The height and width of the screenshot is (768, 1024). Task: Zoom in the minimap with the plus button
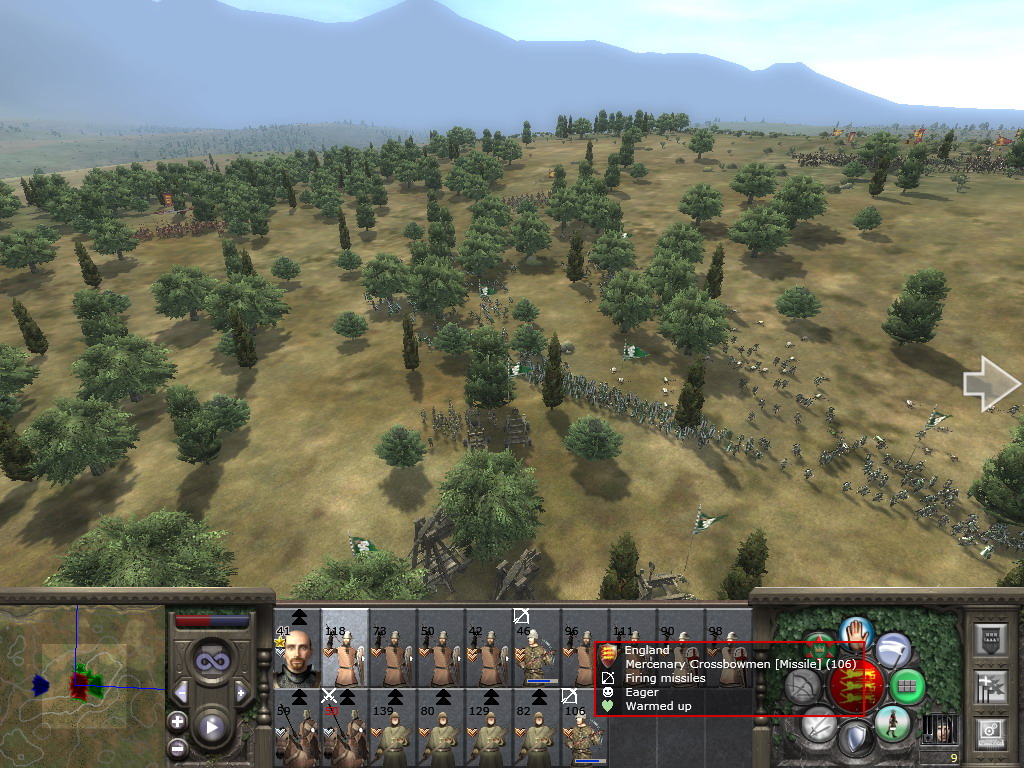coord(178,721)
